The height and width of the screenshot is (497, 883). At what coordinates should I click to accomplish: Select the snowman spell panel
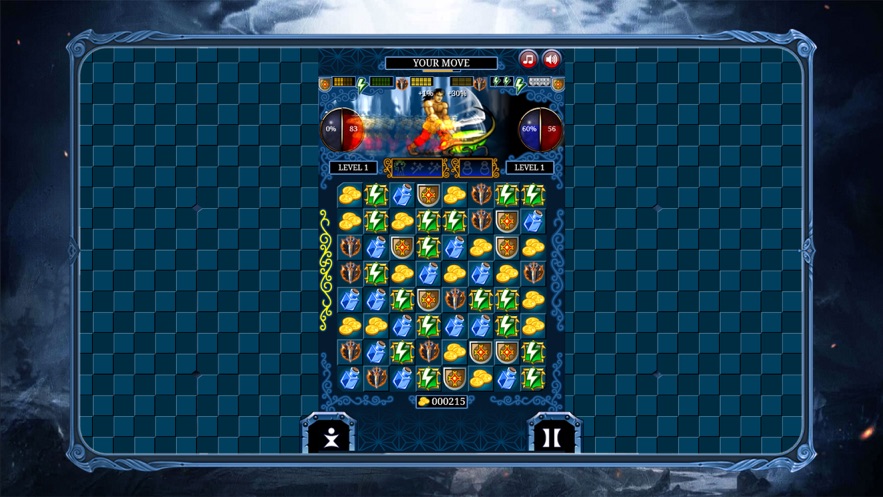pos(476,168)
